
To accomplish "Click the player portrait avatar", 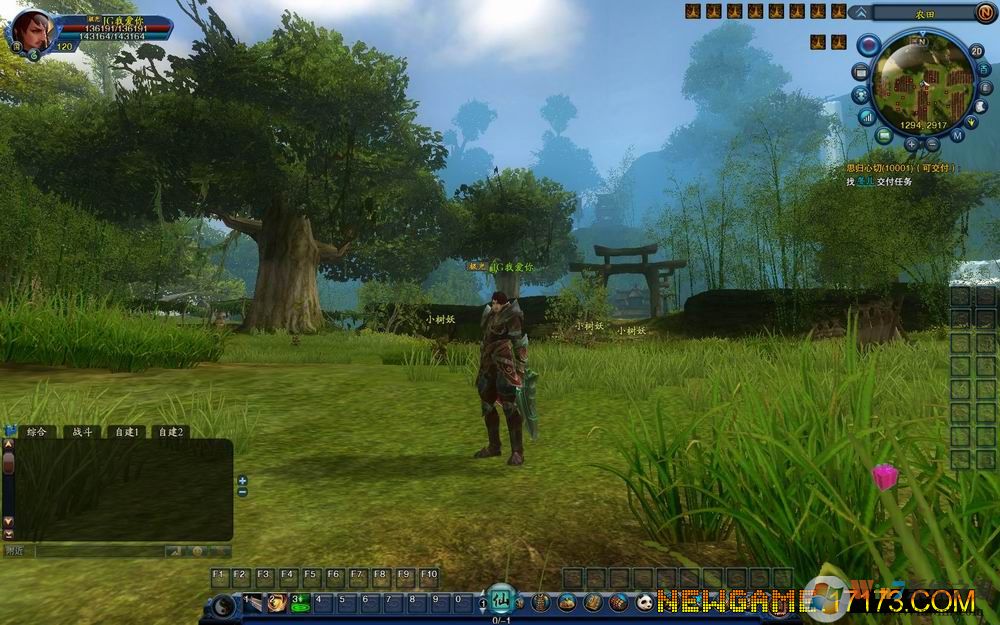I will (32, 28).
